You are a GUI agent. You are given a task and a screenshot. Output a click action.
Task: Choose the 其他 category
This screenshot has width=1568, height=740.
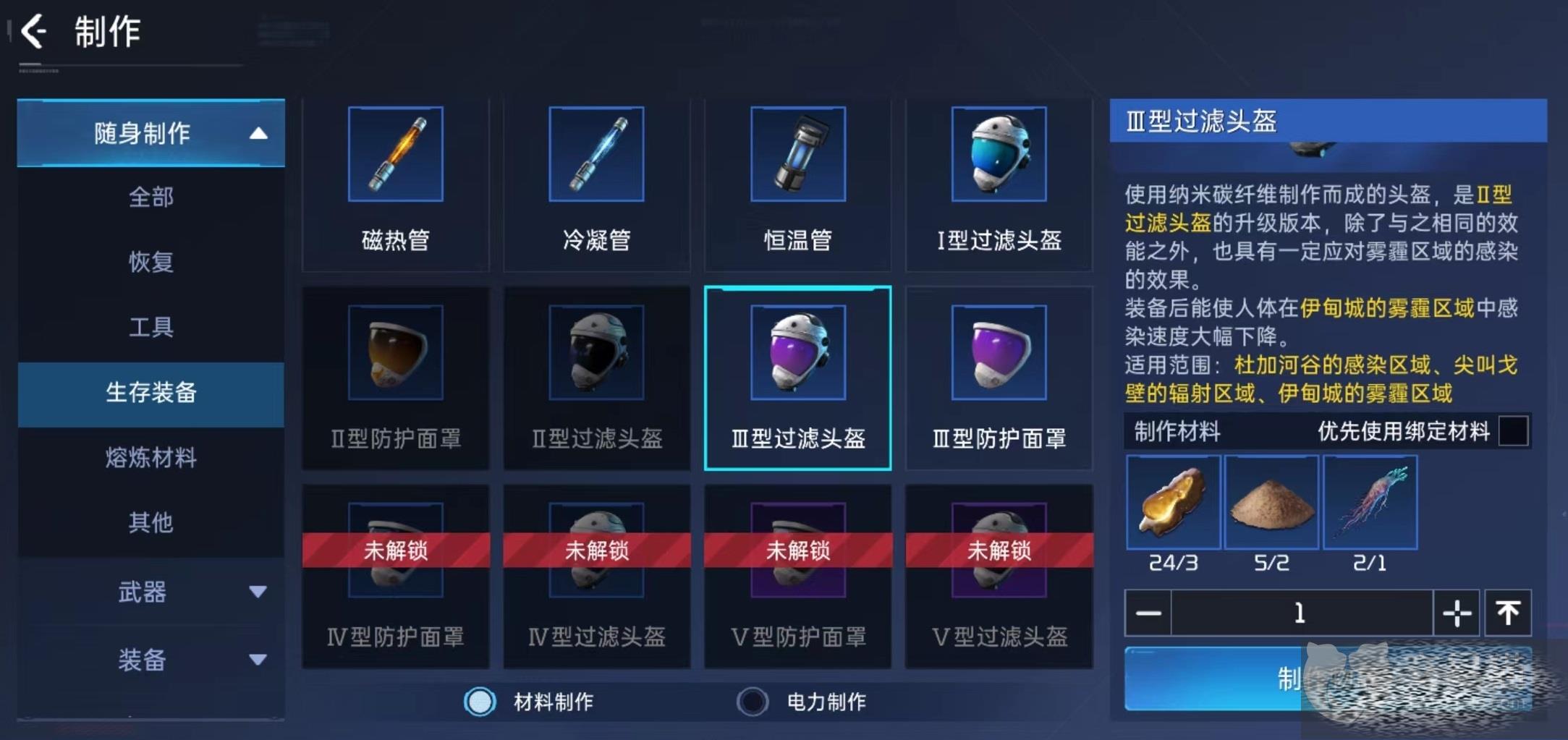pyautogui.click(x=151, y=522)
